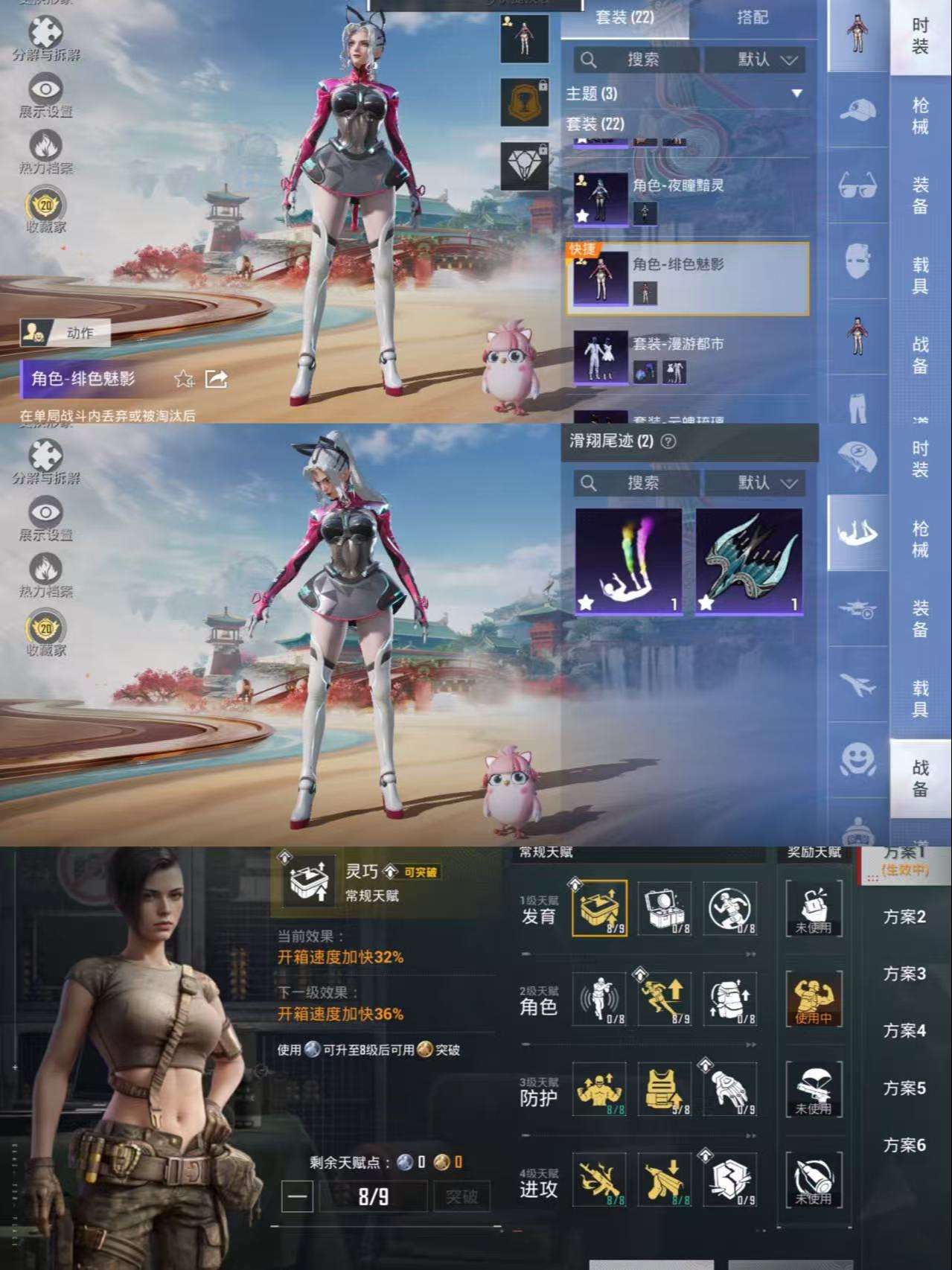The height and width of the screenshot is (1270, 952).
Task: Open the smiley face emote category
Action: pos(857,759)
